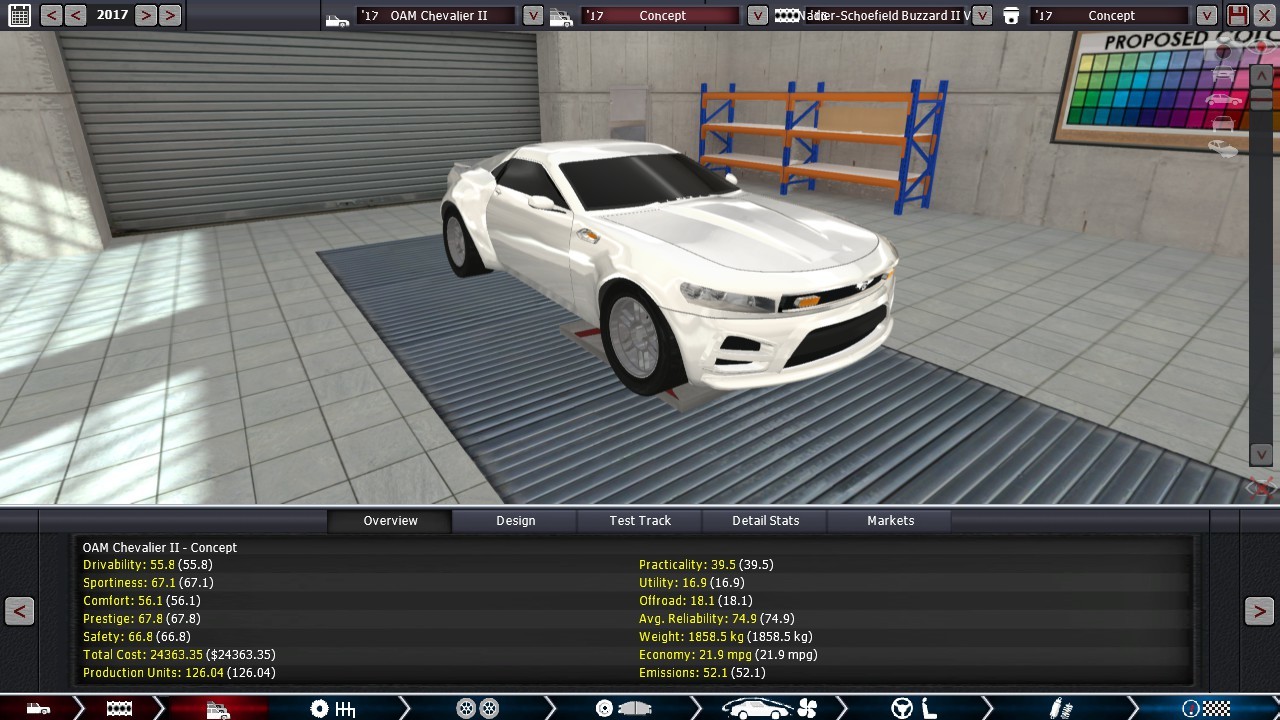The width and height of the screenshot is (1280, 720).
Task: Open the aerodynamics and cooling section
Action: [768, 708]
